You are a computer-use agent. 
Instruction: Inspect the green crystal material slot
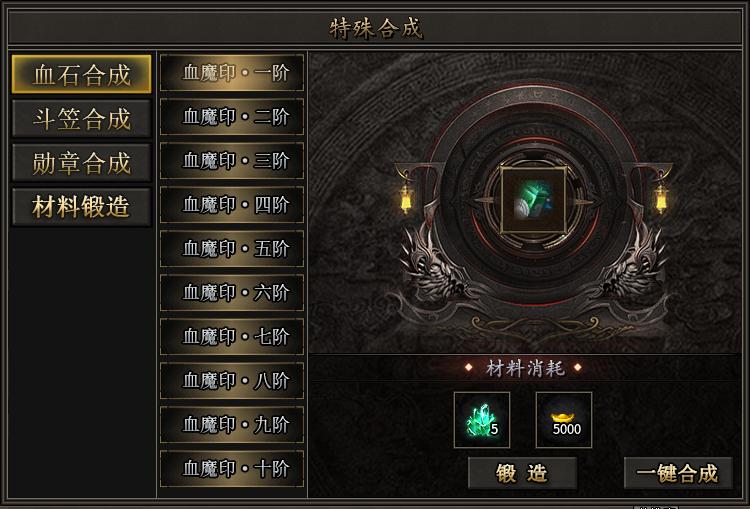click(x=482, y=420)
